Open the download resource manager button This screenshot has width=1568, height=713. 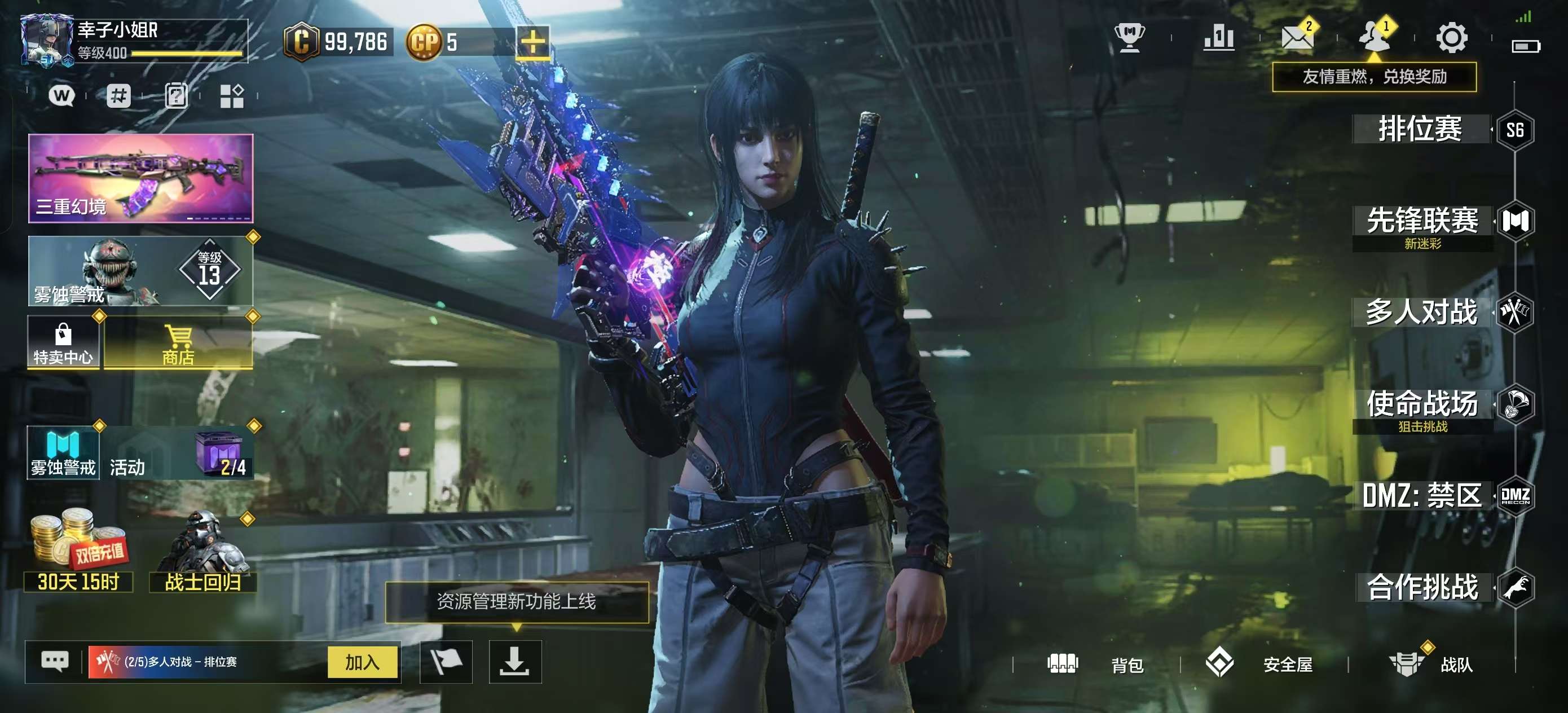515,662
